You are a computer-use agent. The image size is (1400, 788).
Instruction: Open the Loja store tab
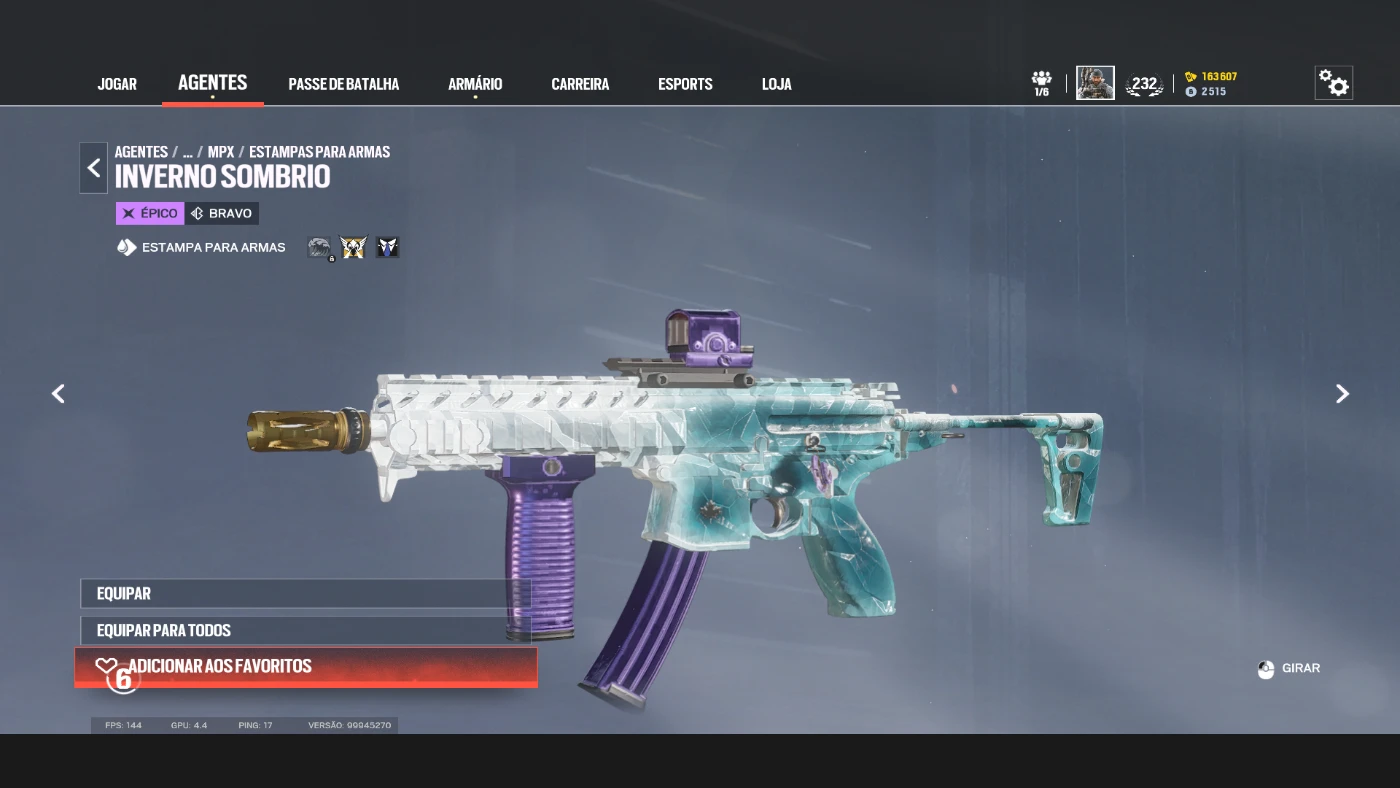point(776,84)
